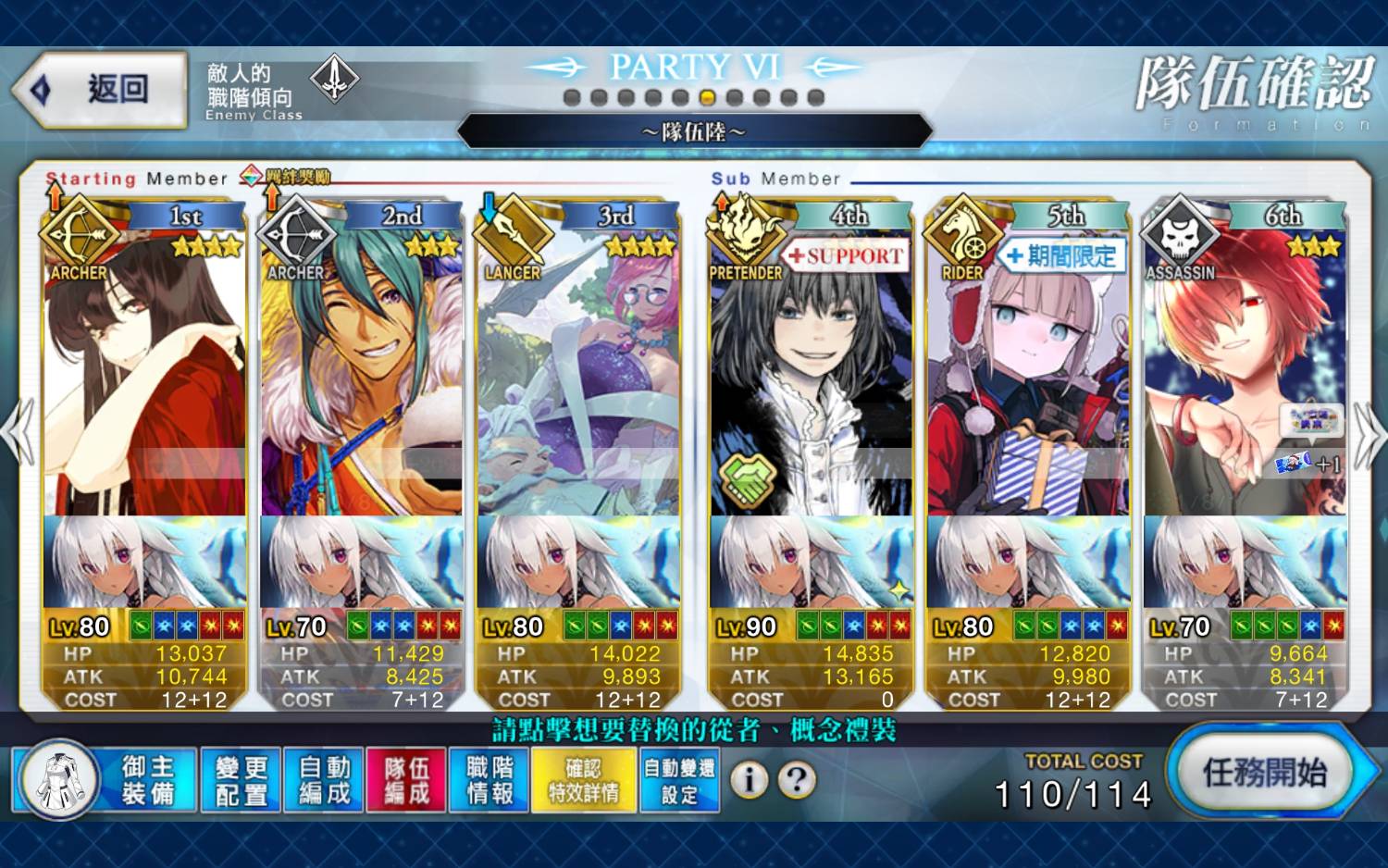The height and width of the screenshot is (868, 1388).
Task: Go back with the 返回 button
Action: point(100,89)
